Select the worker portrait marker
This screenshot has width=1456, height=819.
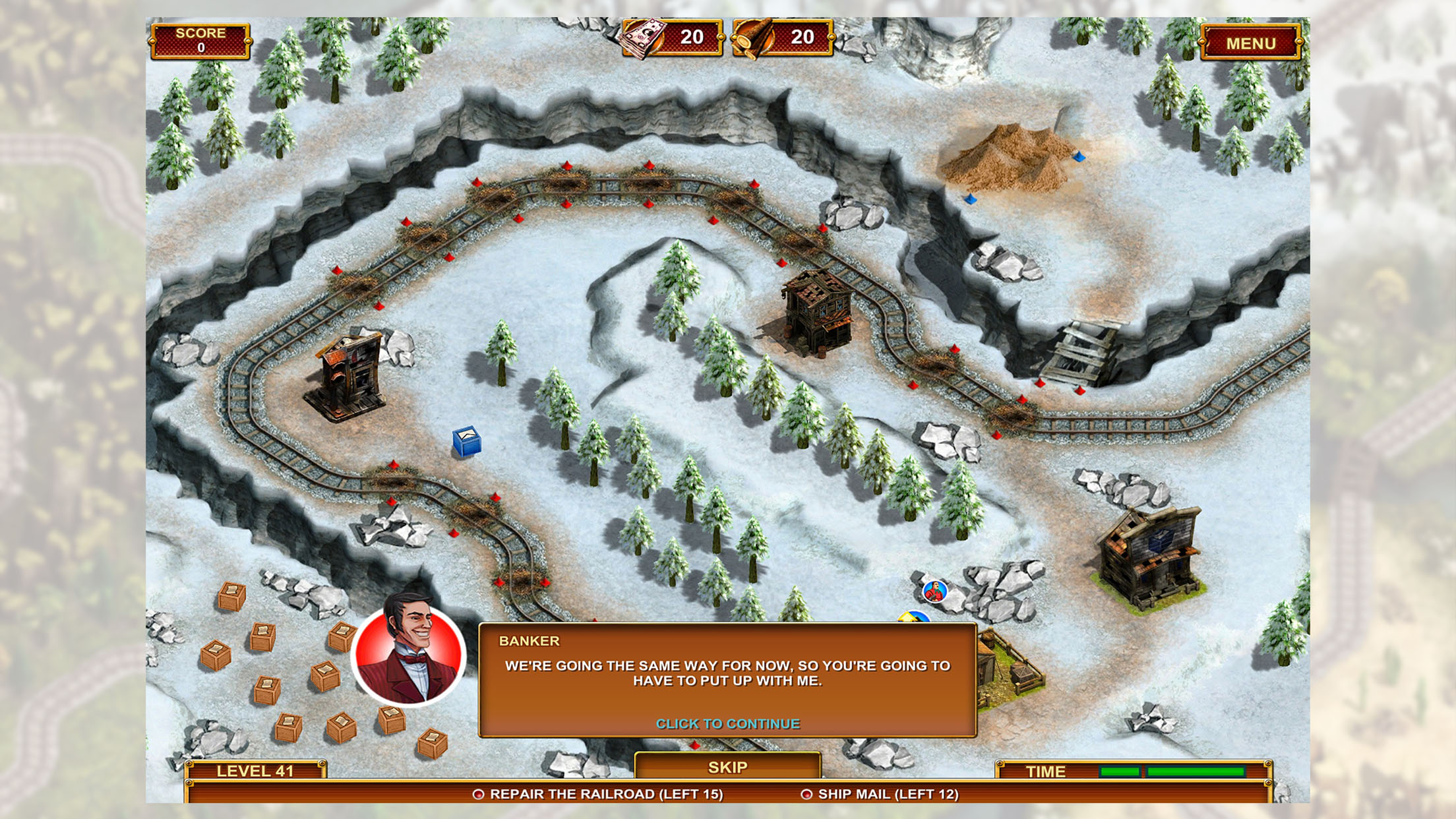click(934, 591)
